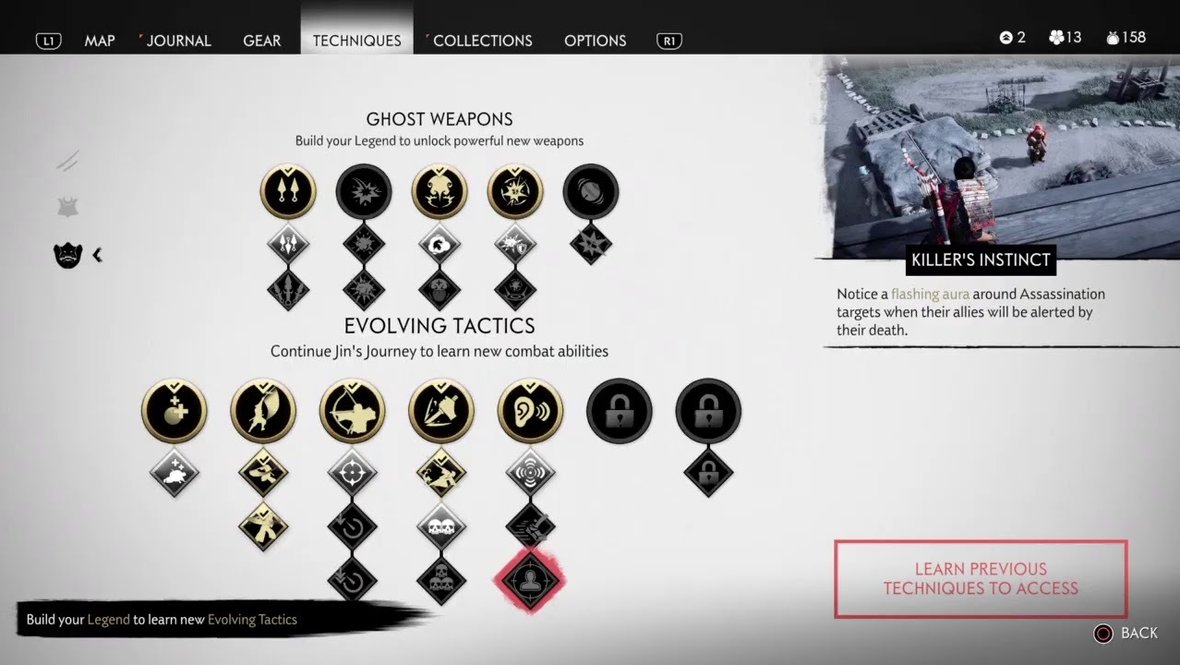
Task: Click the Learn Previous Techniques to Access button
Action: (x=980, y=579)
